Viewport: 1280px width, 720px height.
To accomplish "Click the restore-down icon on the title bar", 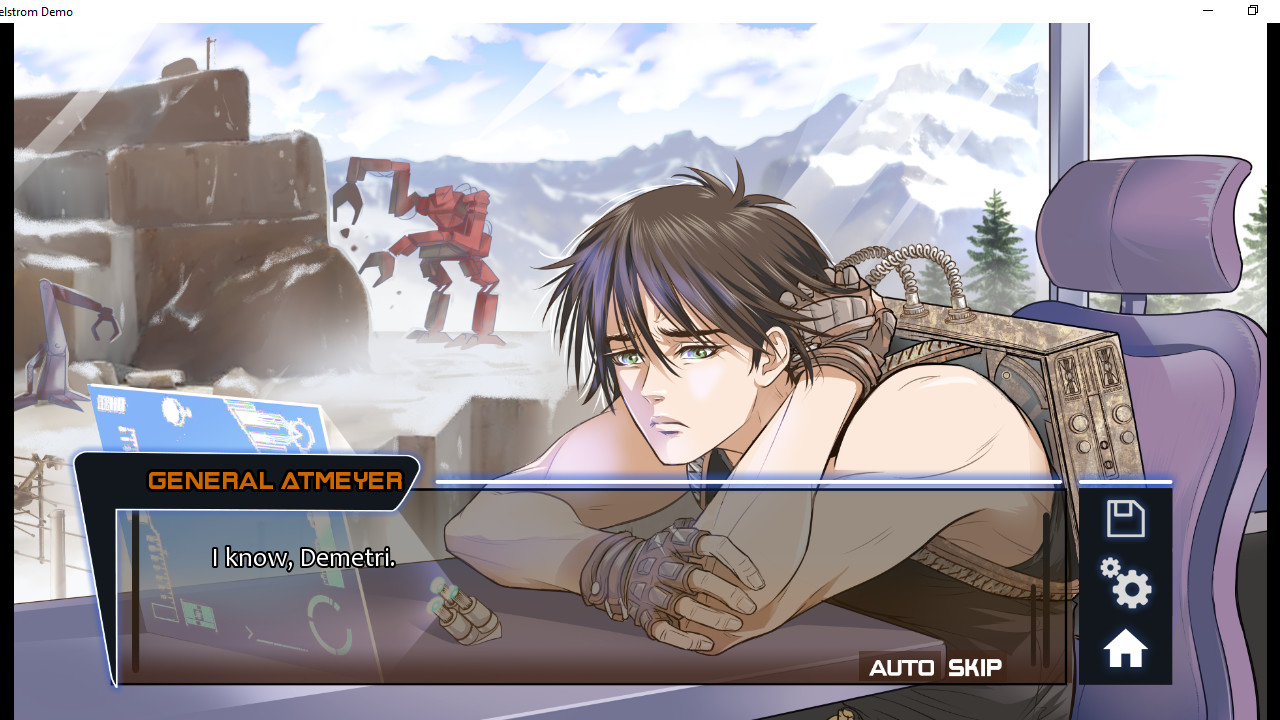I will point(1252,10).
